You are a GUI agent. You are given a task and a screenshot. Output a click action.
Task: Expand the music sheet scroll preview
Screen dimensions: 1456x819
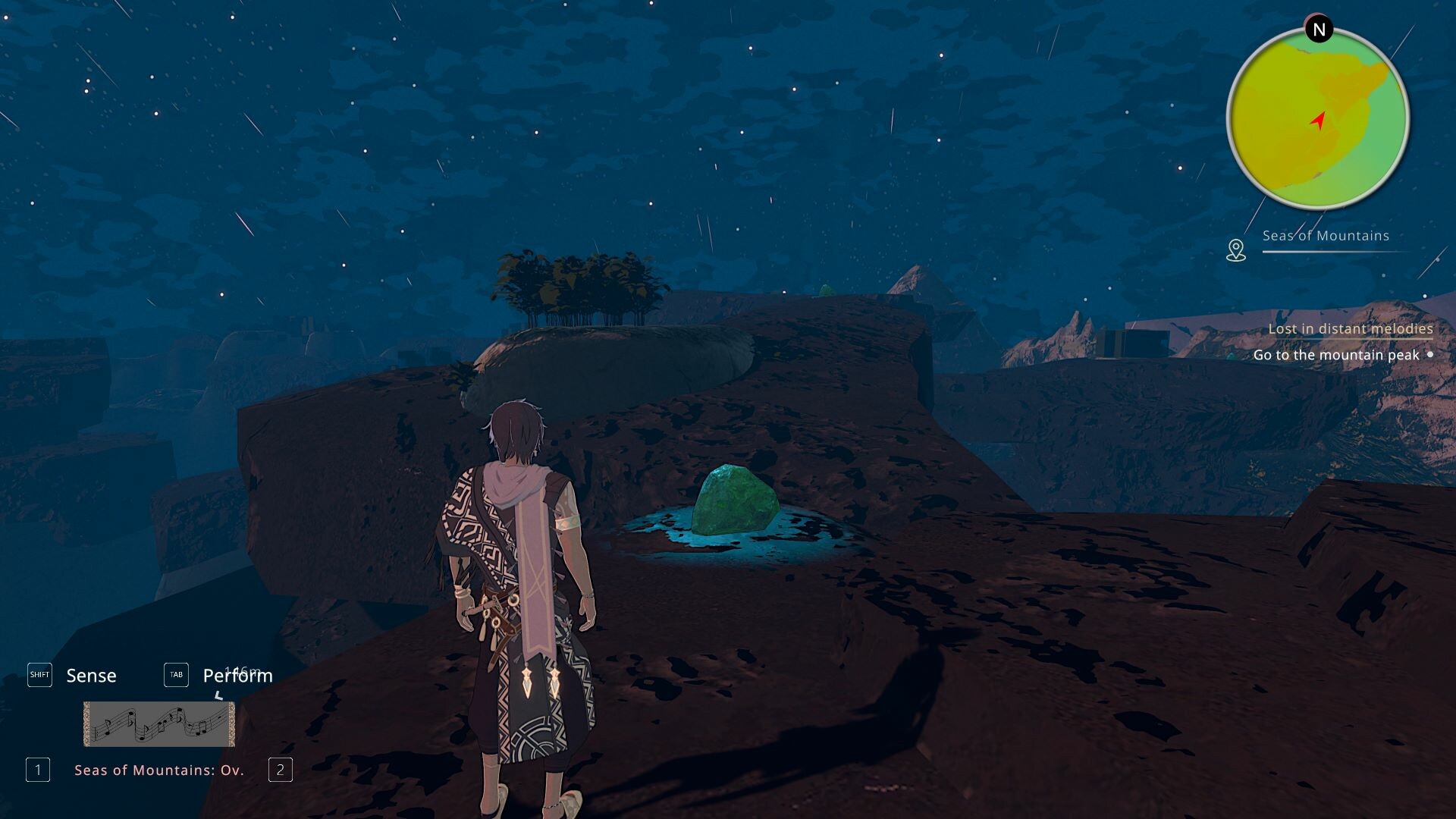(158, 723)
